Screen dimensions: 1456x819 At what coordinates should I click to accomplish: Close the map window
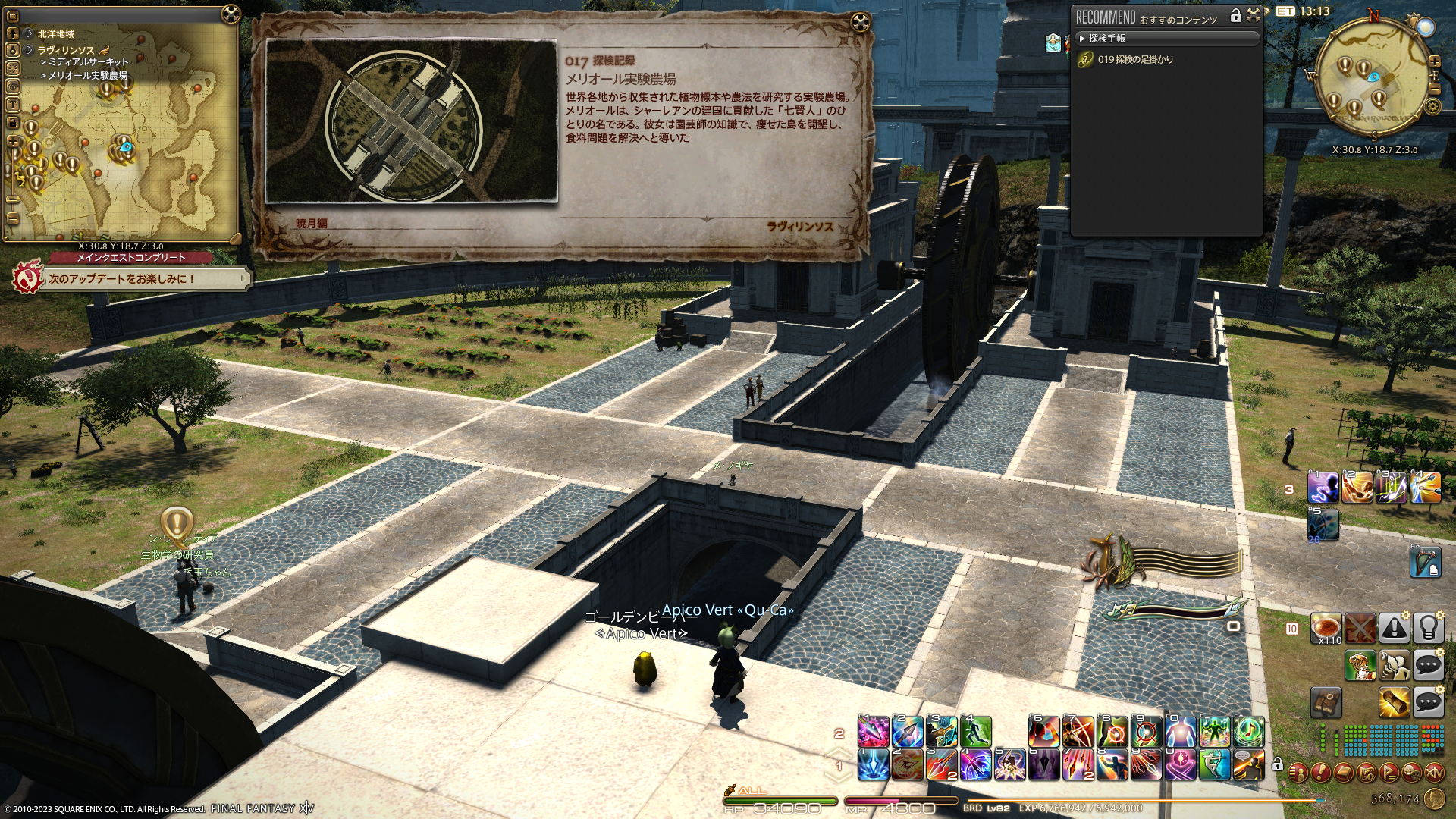point(231,14)
